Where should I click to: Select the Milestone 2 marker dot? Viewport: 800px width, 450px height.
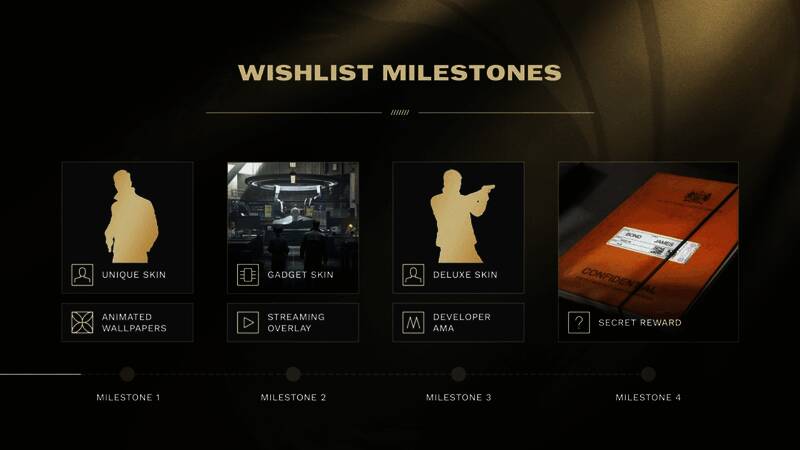[x=293, y=374]
